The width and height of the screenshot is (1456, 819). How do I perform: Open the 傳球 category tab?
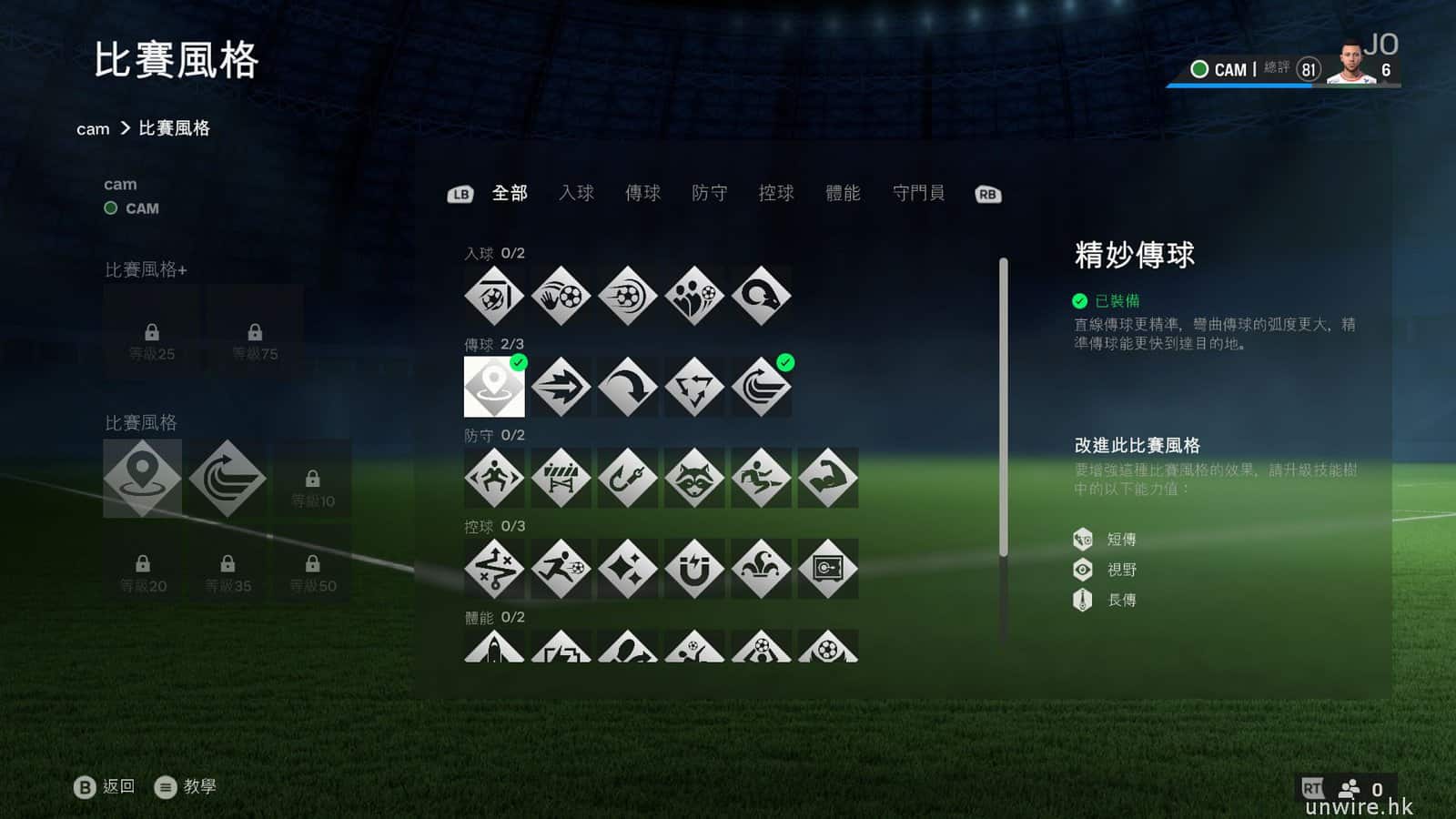click(x=642, y=193)
